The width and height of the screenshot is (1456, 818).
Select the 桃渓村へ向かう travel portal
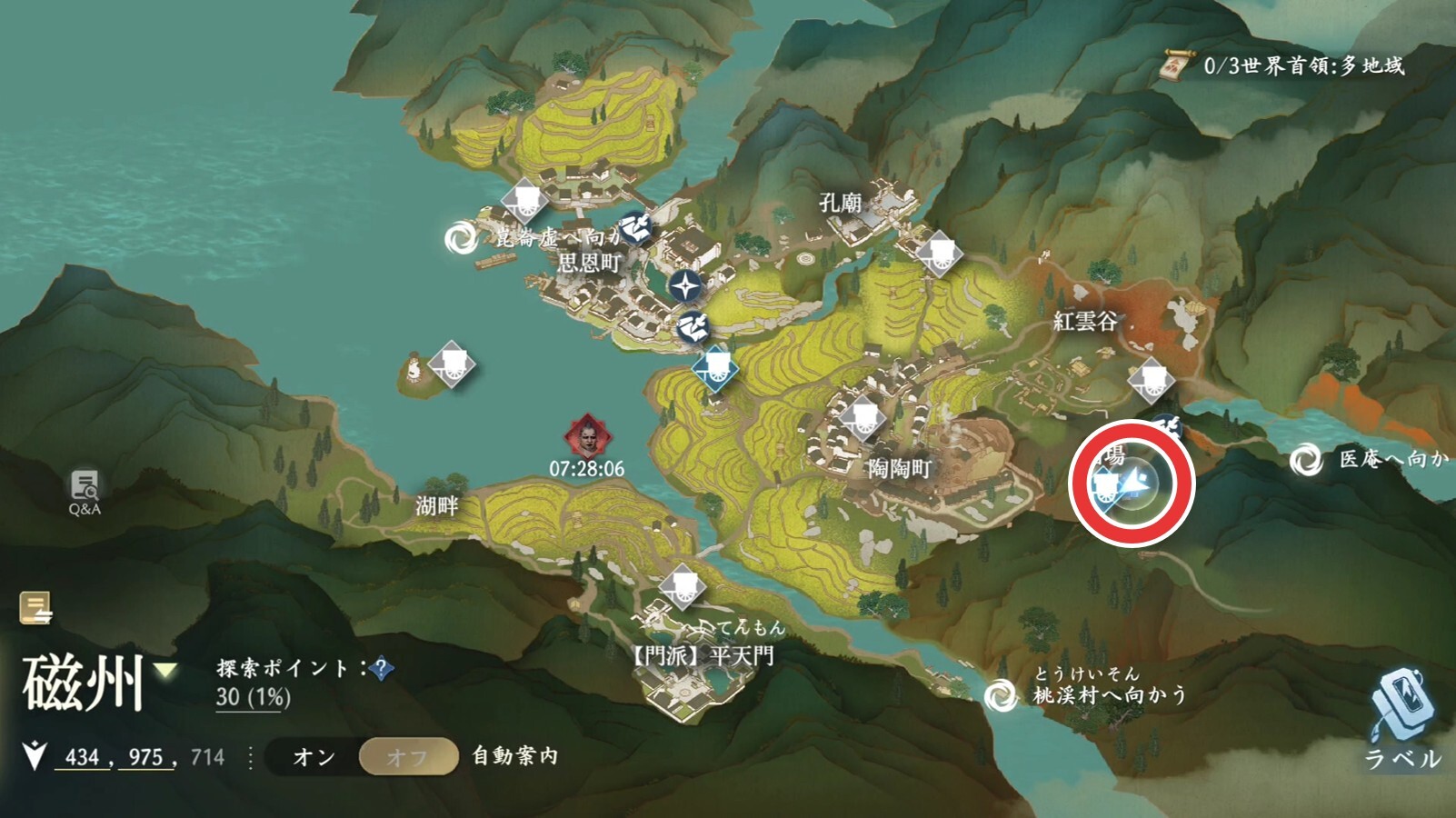1001,695
